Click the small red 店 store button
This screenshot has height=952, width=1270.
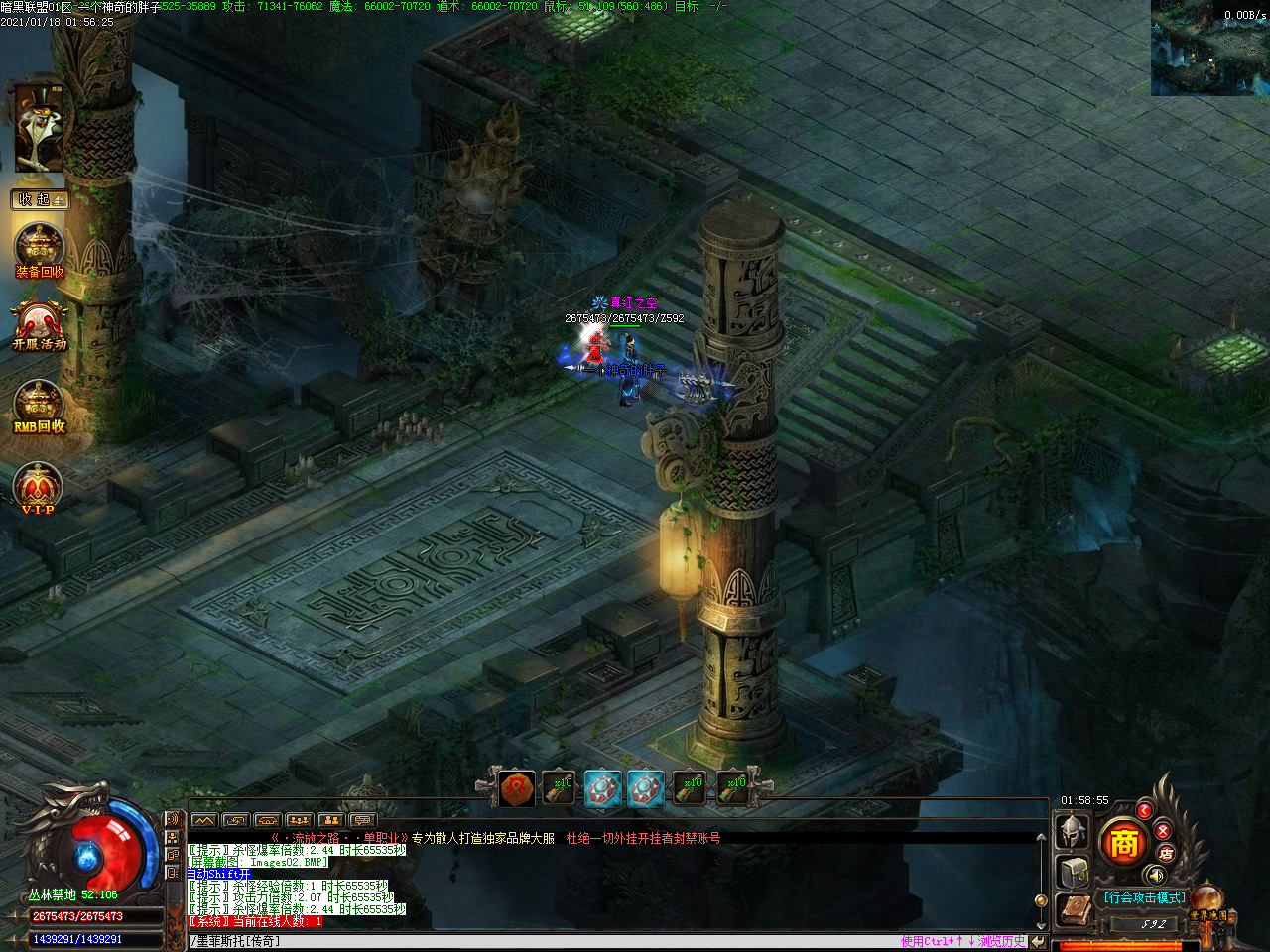1166,853
